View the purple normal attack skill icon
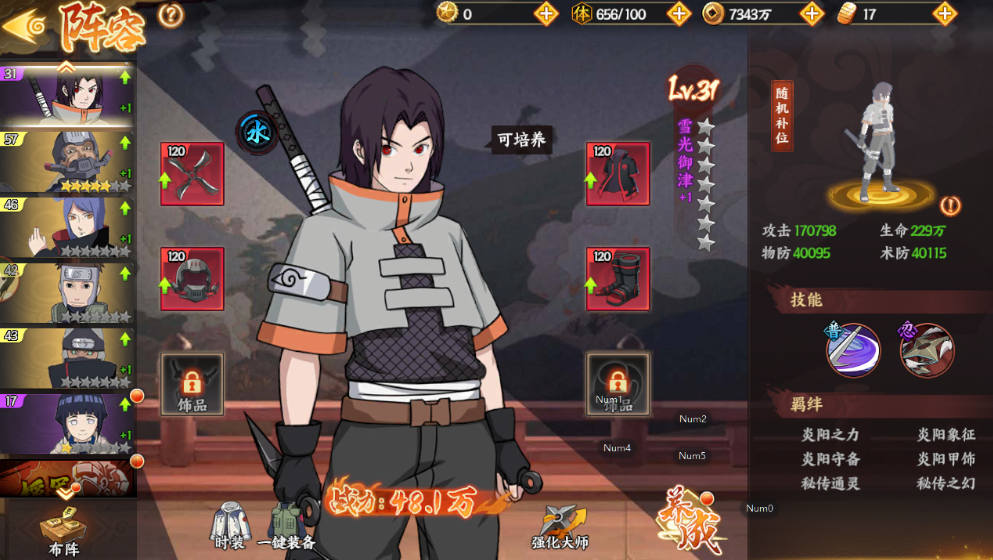993x560 pixels. click(x=852, y=350)
